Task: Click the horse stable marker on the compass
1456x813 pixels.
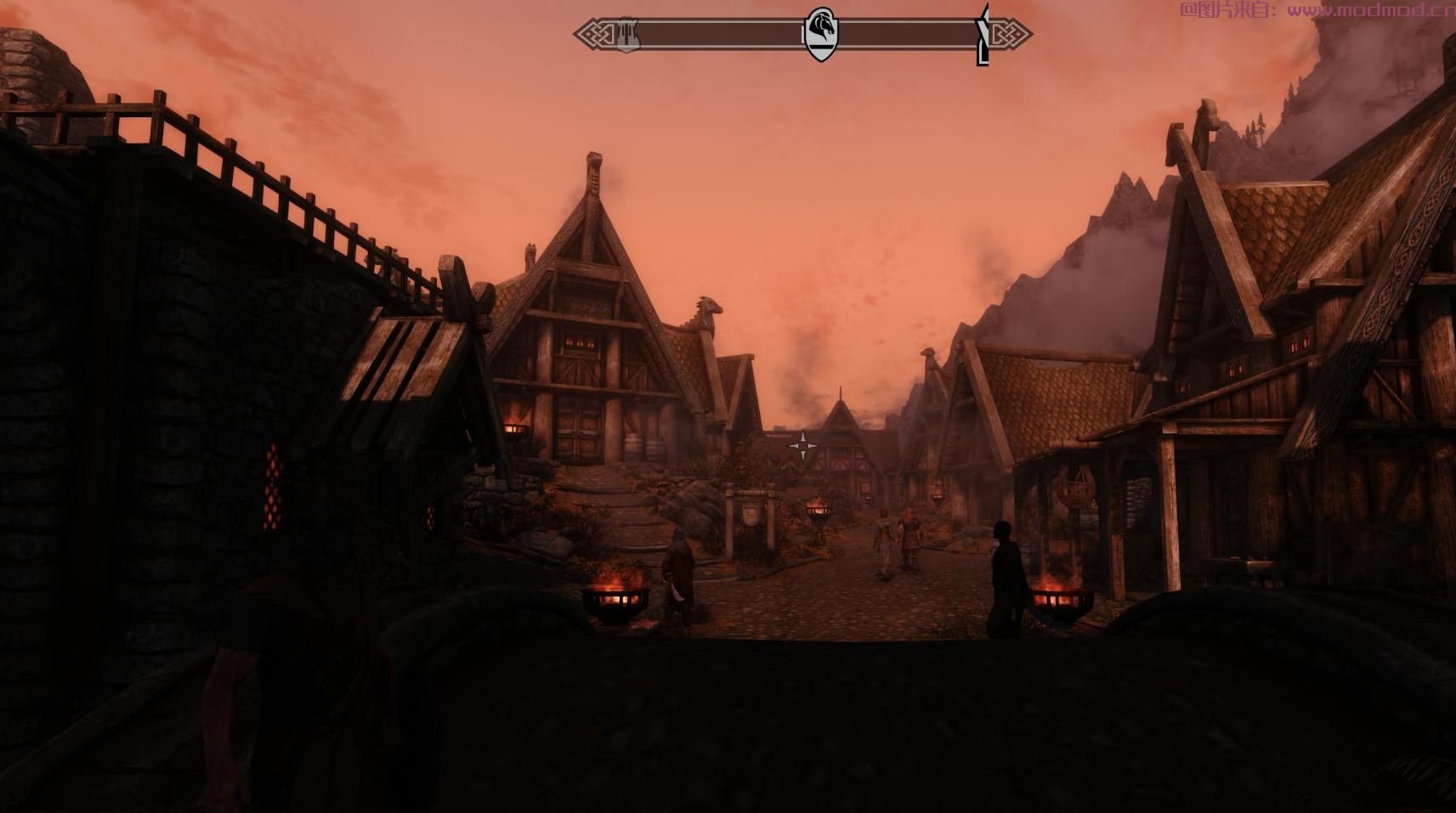Action: 822,31
